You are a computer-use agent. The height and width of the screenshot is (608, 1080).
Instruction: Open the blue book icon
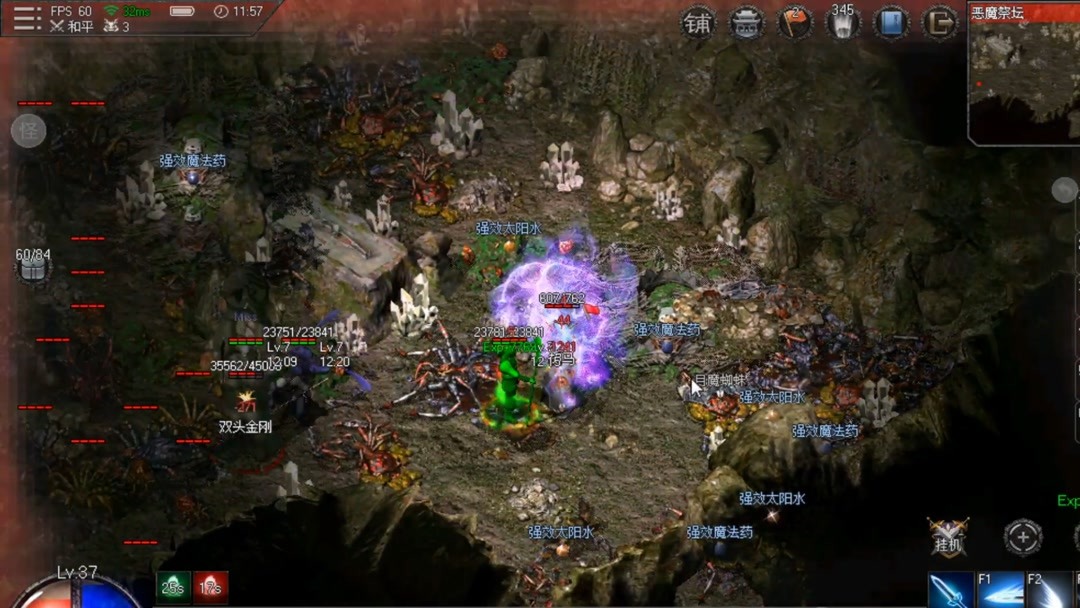891,23
